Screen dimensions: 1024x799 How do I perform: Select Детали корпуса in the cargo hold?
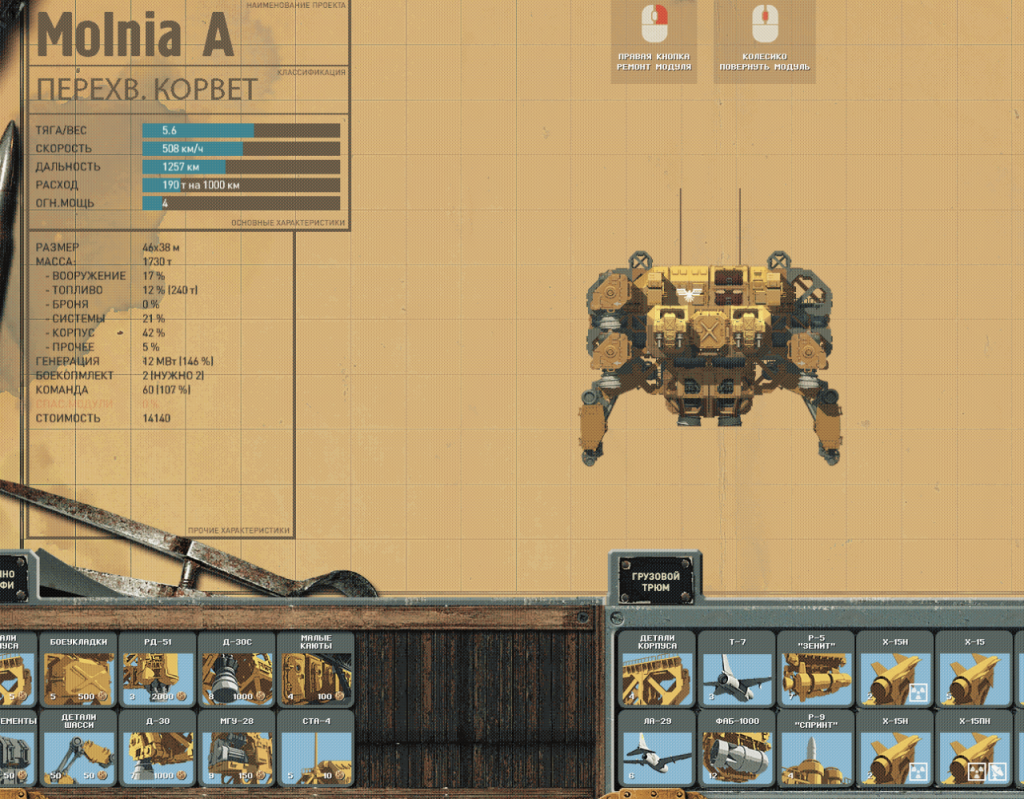click(657, 669)
